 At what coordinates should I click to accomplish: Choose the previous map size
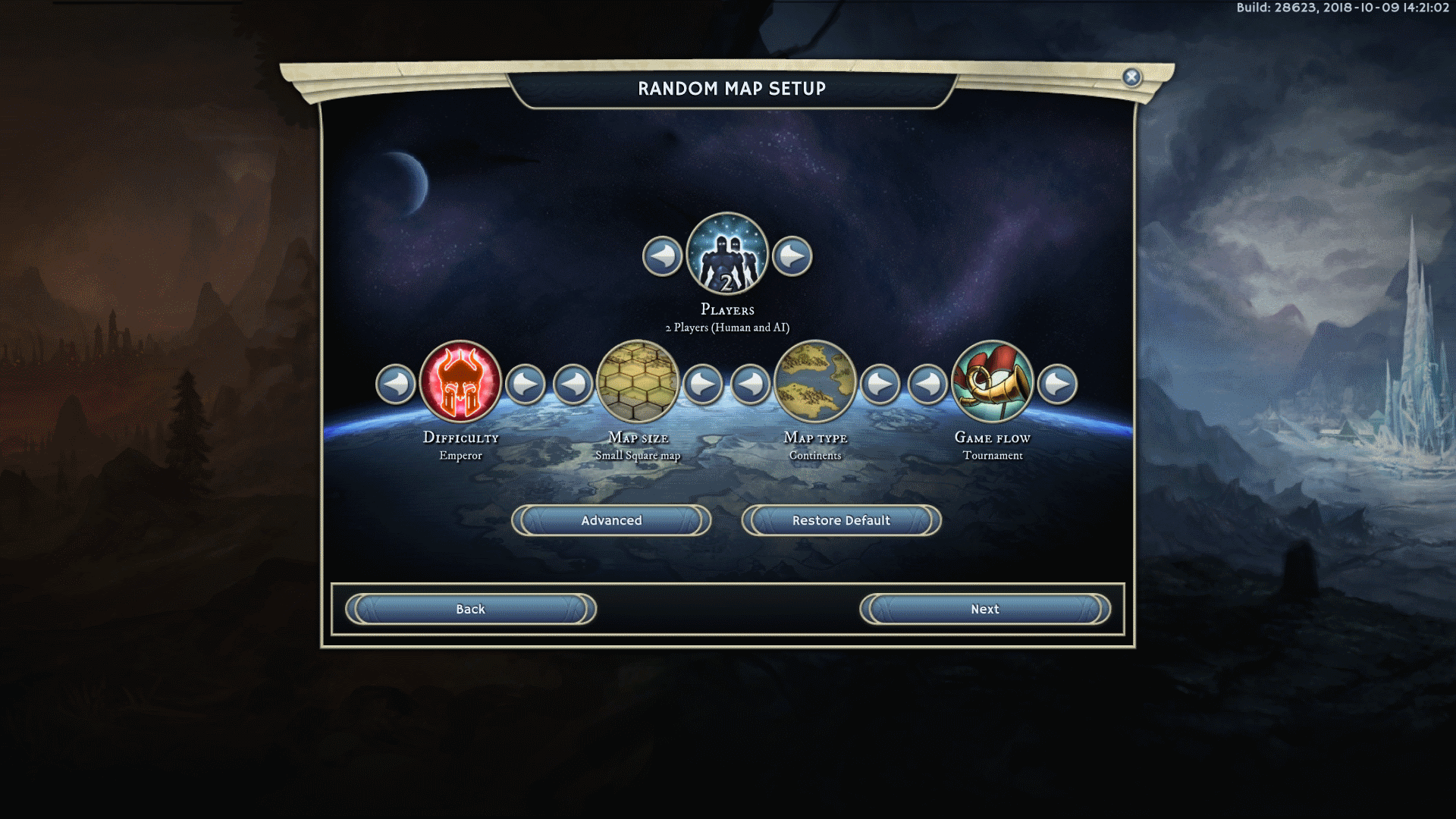(573, 384)
